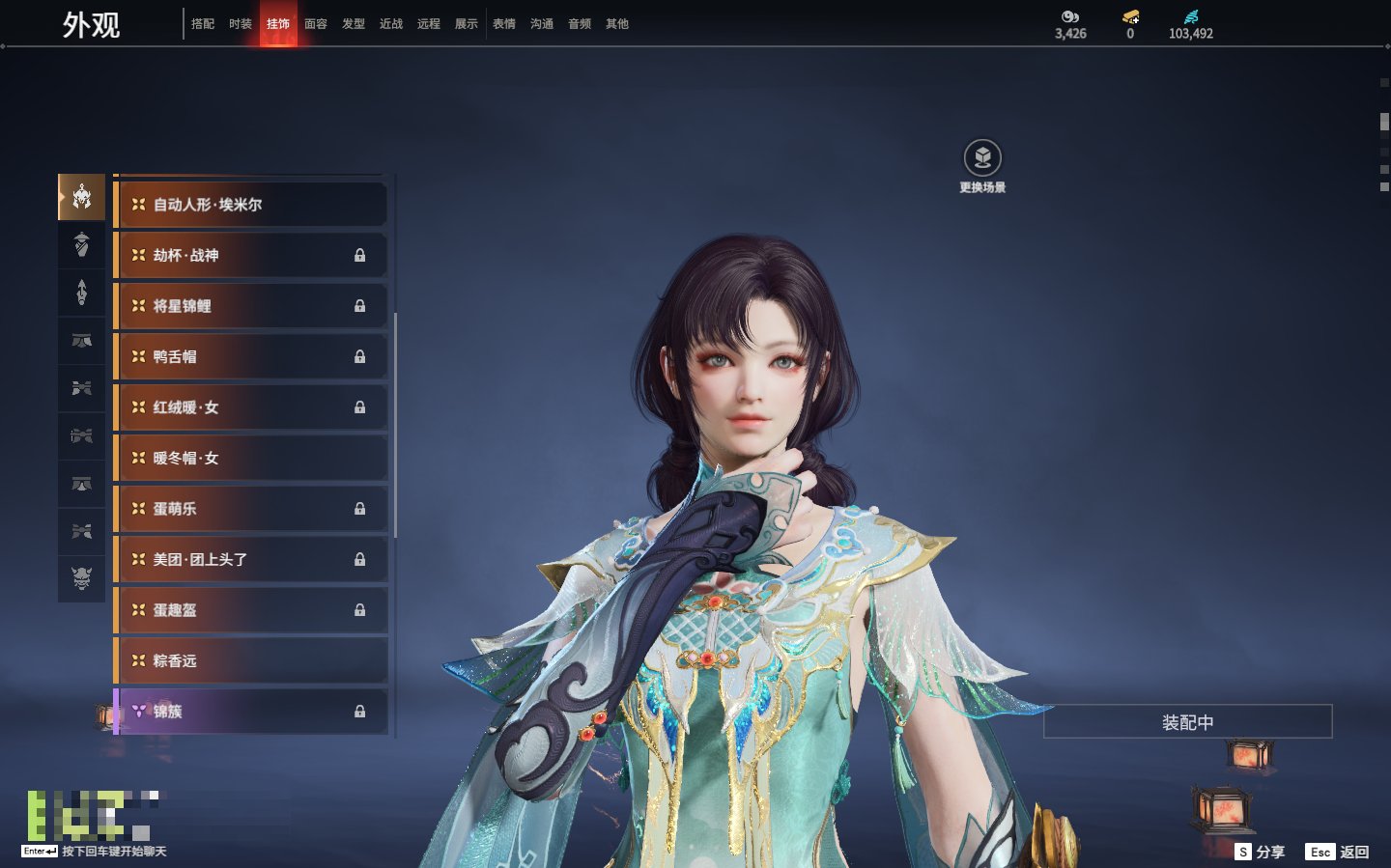
Task: Go to the 发型 tab
Action: [354, 24]
